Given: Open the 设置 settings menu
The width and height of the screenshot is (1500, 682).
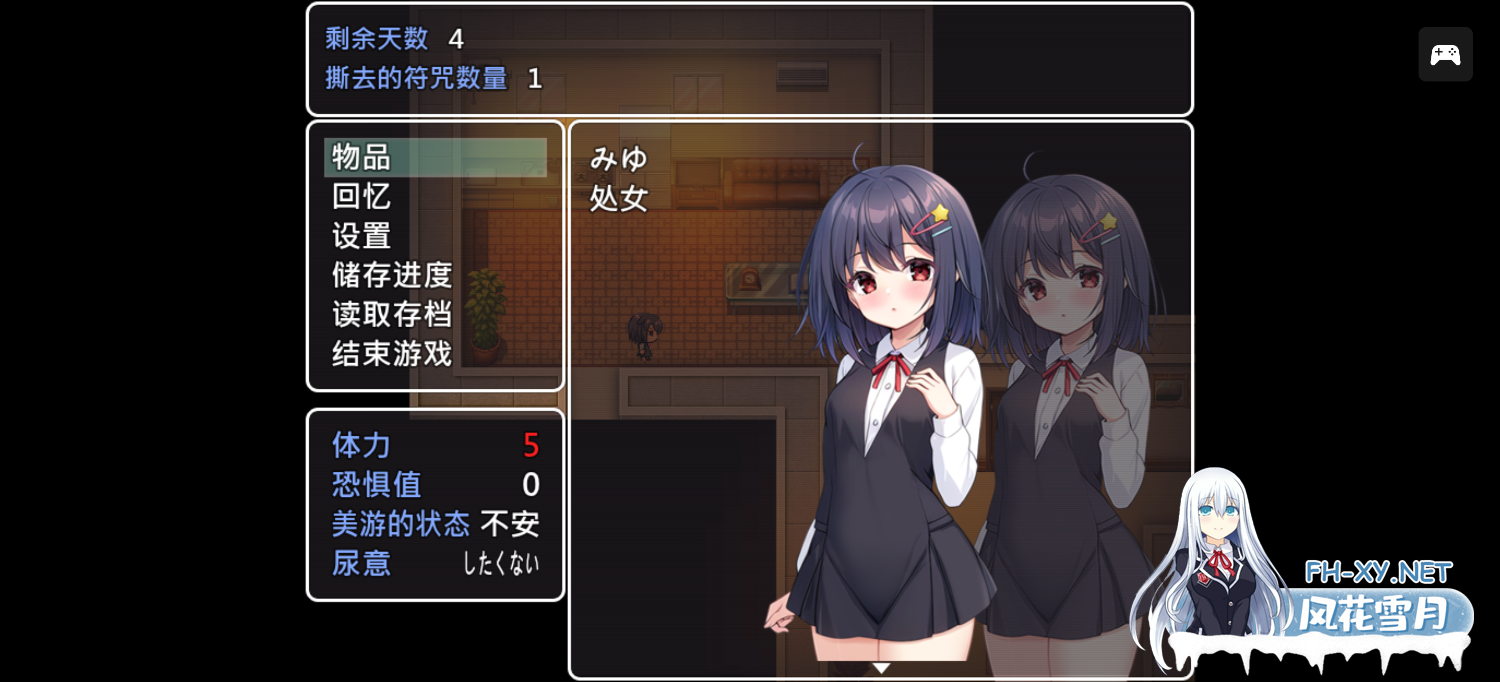Looking at the screenshot, I should (x=362, y=236).
